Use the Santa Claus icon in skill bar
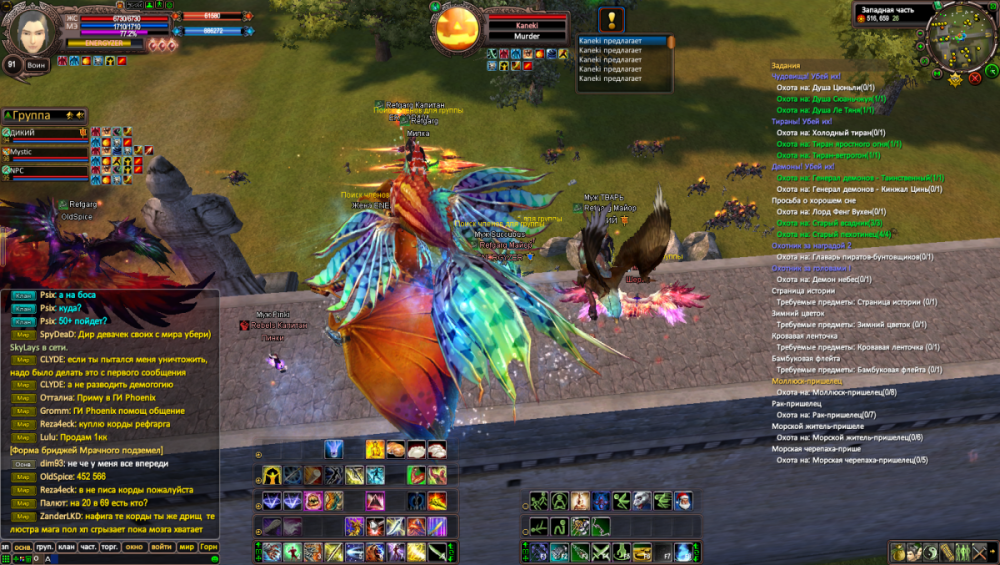Image resolution: width=1000 pixels, height=565 pixels. [x=683, y=501]
